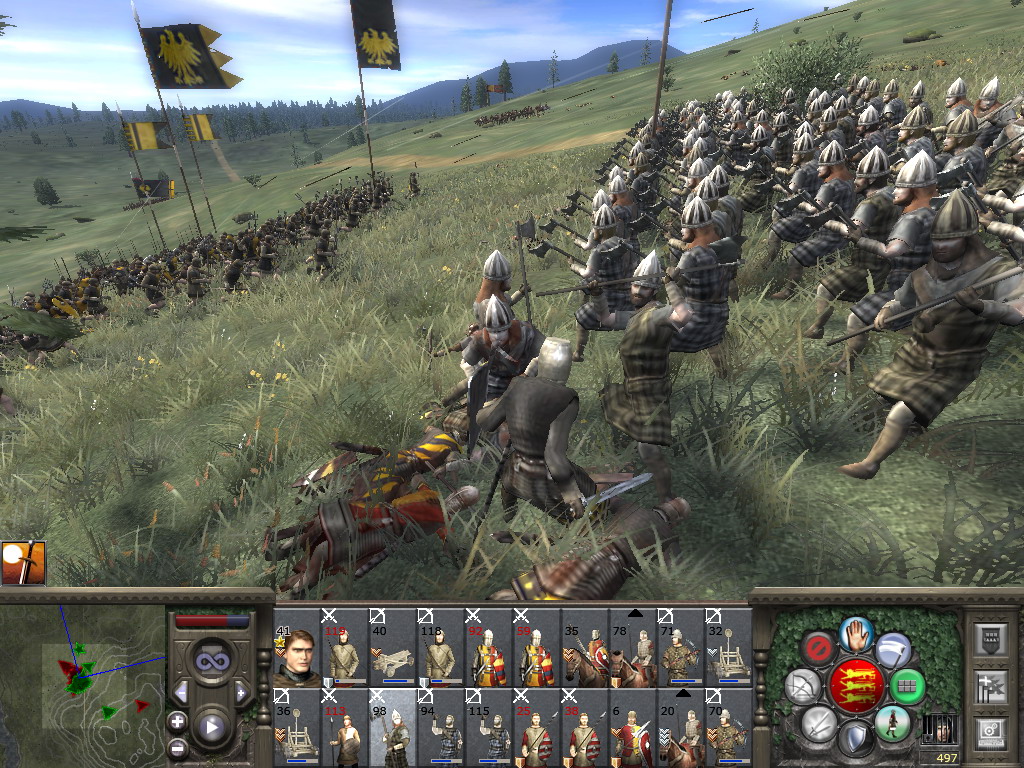Click the play speed button
1024x768 pixels.
(x=212, y=727)
